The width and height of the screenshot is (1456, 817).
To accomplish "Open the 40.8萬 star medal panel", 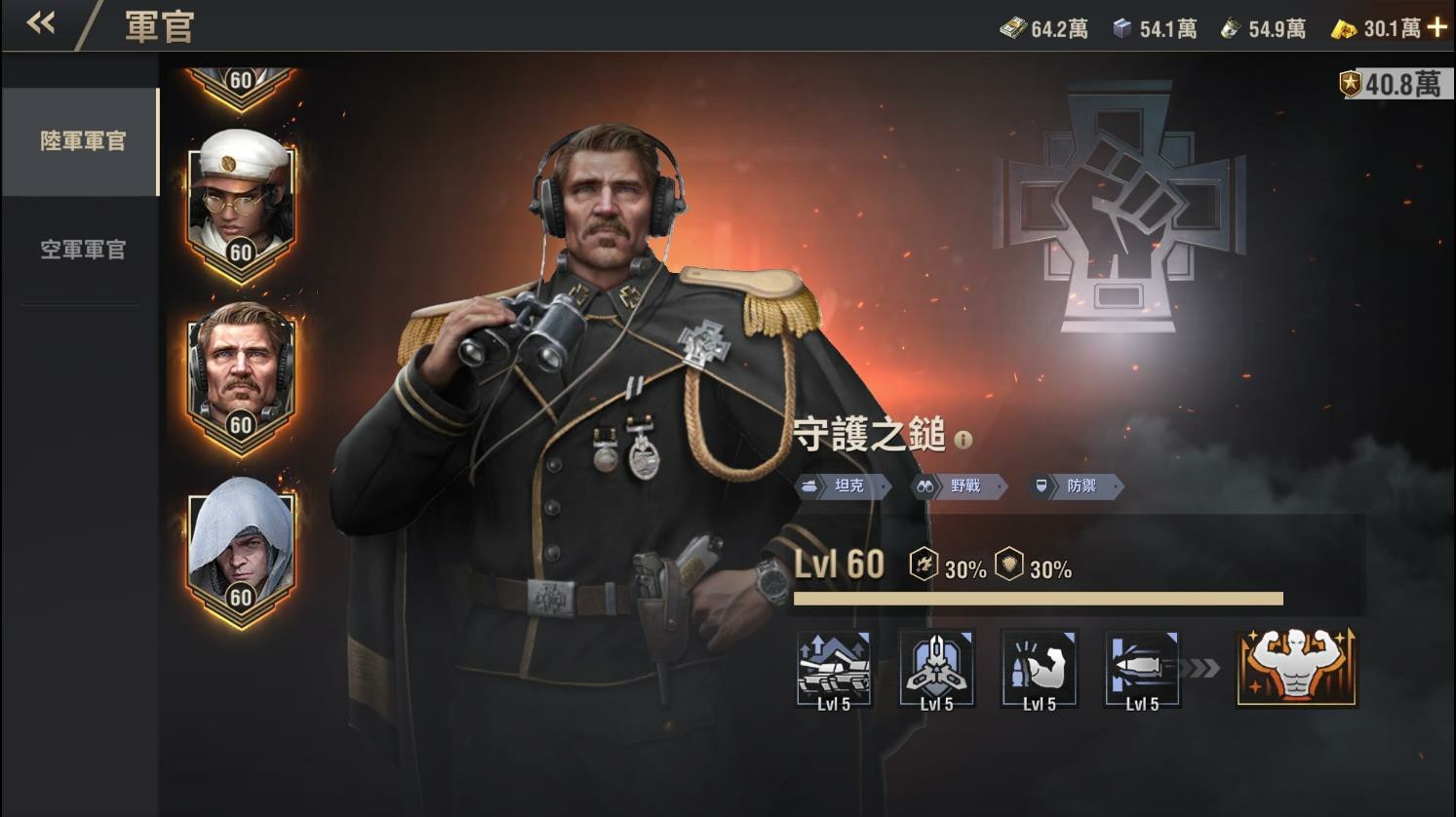I will click(x=1392, y=83).
